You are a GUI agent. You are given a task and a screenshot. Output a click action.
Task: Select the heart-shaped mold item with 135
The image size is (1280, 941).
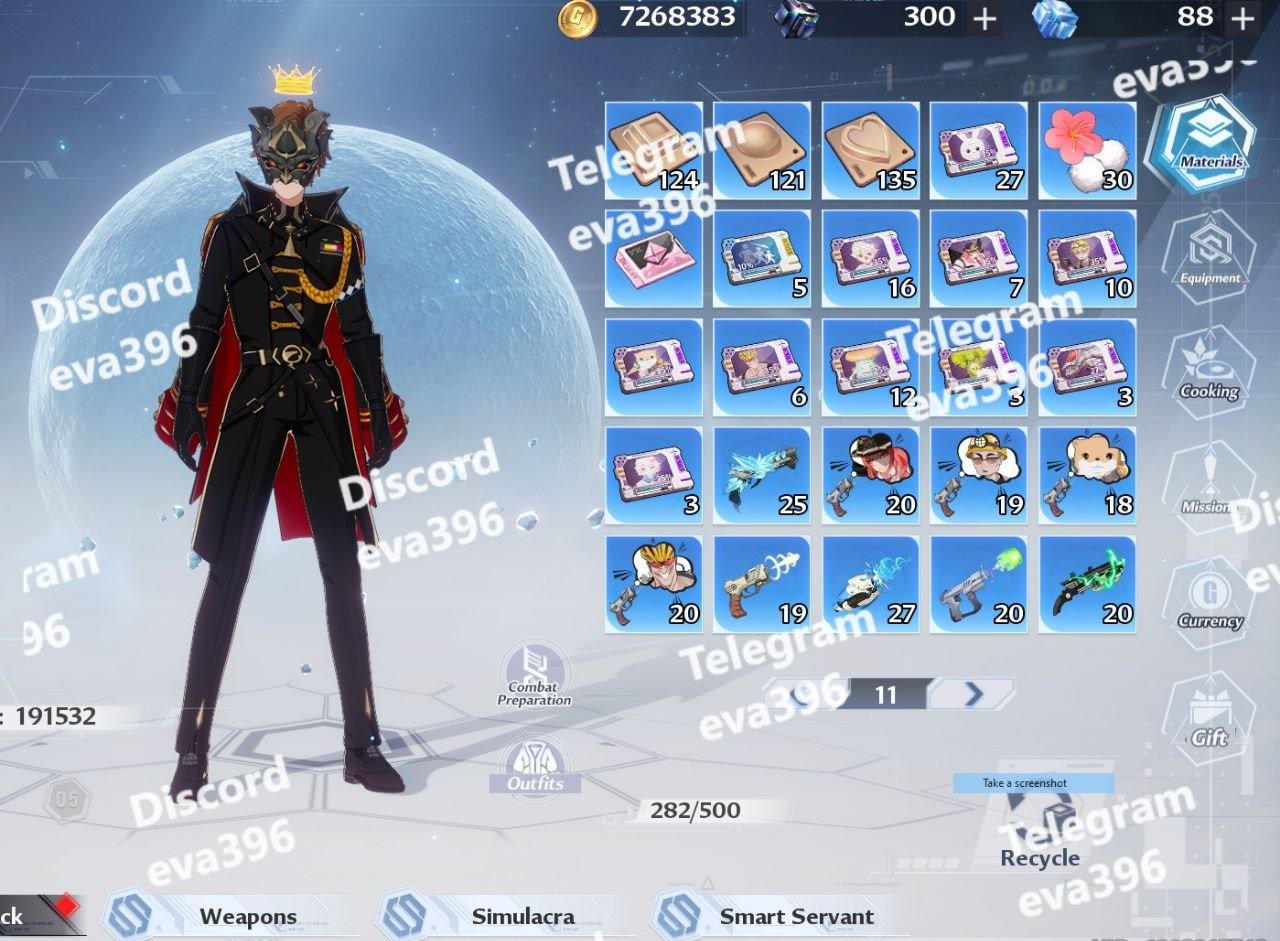pos(870,150)
